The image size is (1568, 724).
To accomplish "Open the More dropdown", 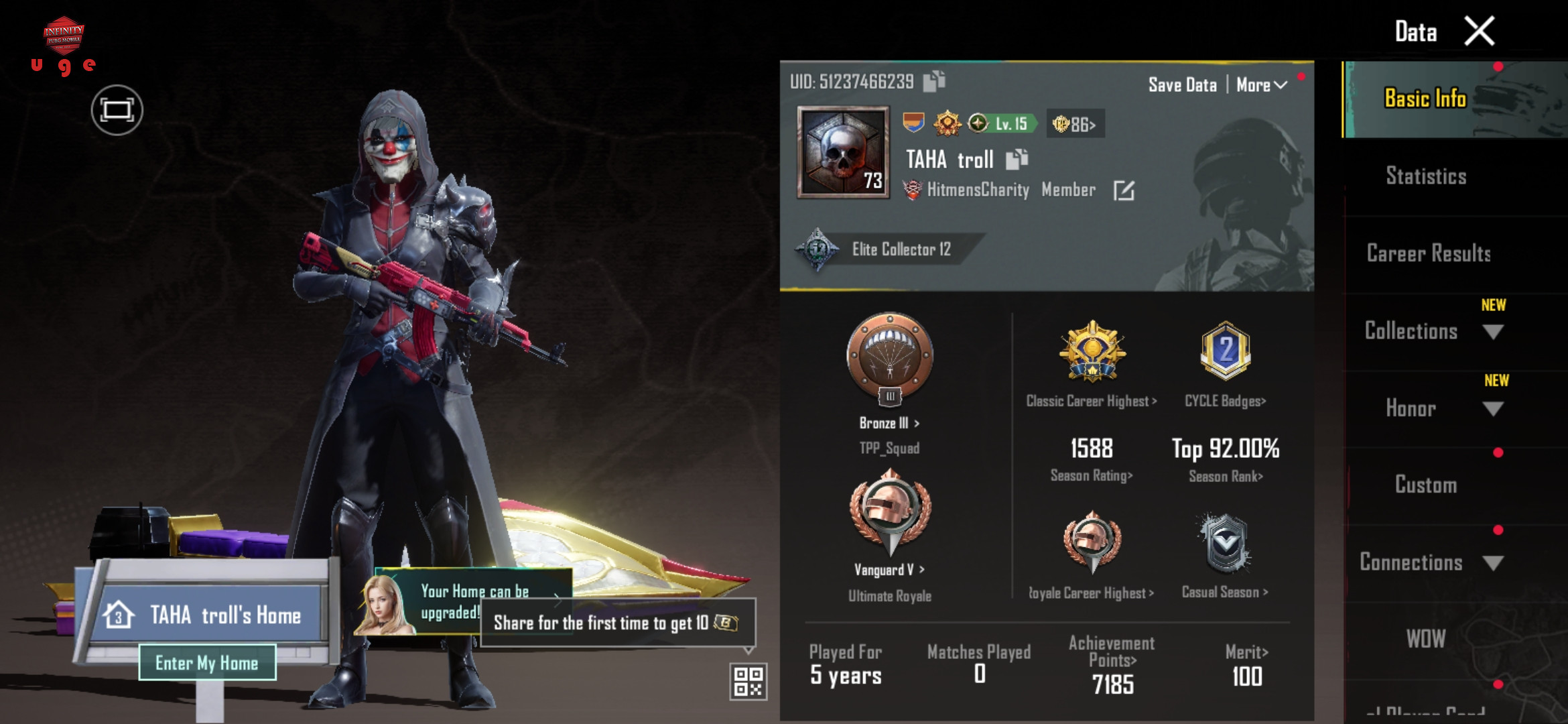I will pos(1261,85).
